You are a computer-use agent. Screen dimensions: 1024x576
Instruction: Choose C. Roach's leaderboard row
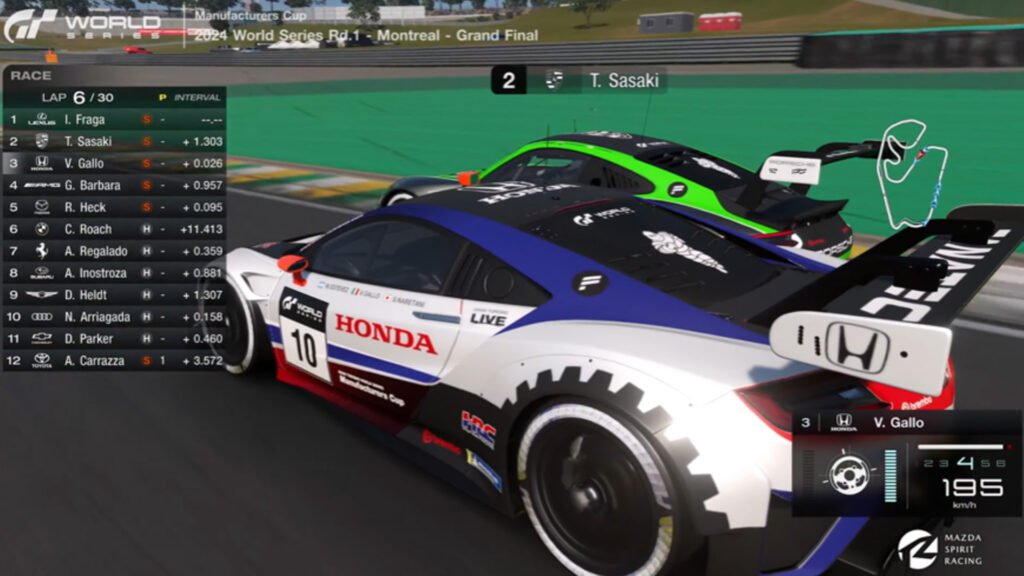click(114, 229)
